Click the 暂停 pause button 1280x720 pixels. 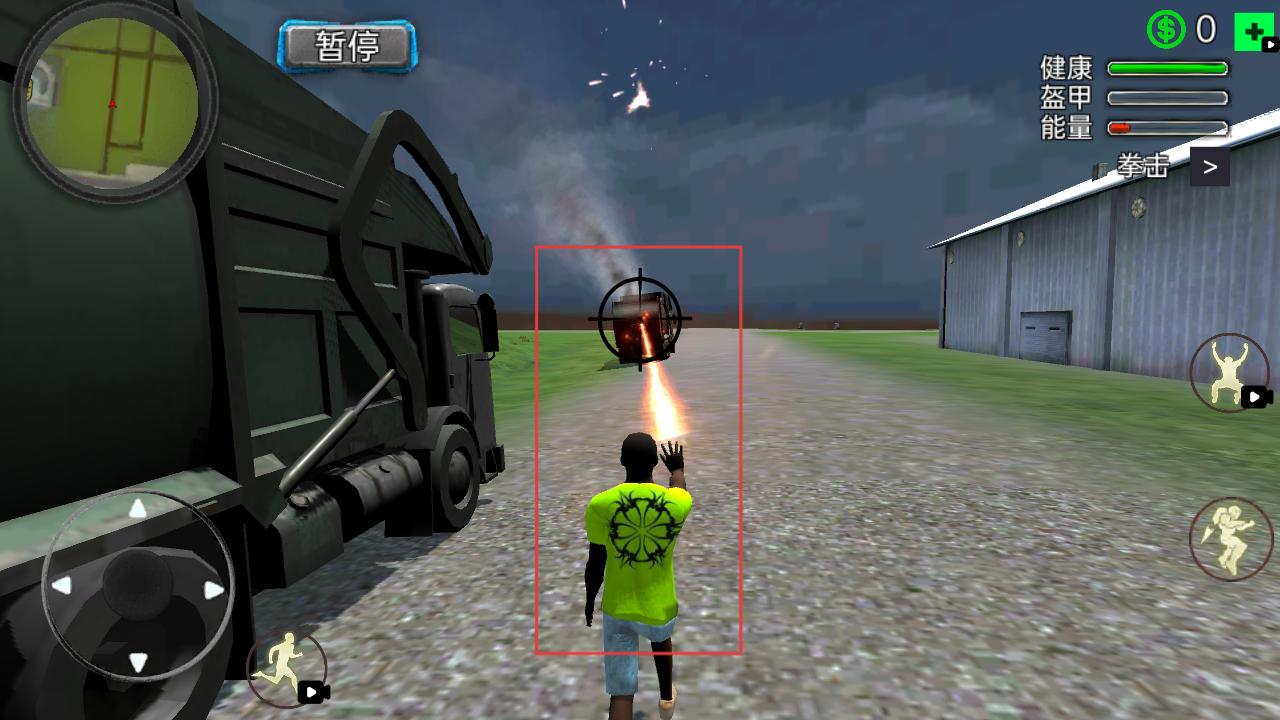347,46
